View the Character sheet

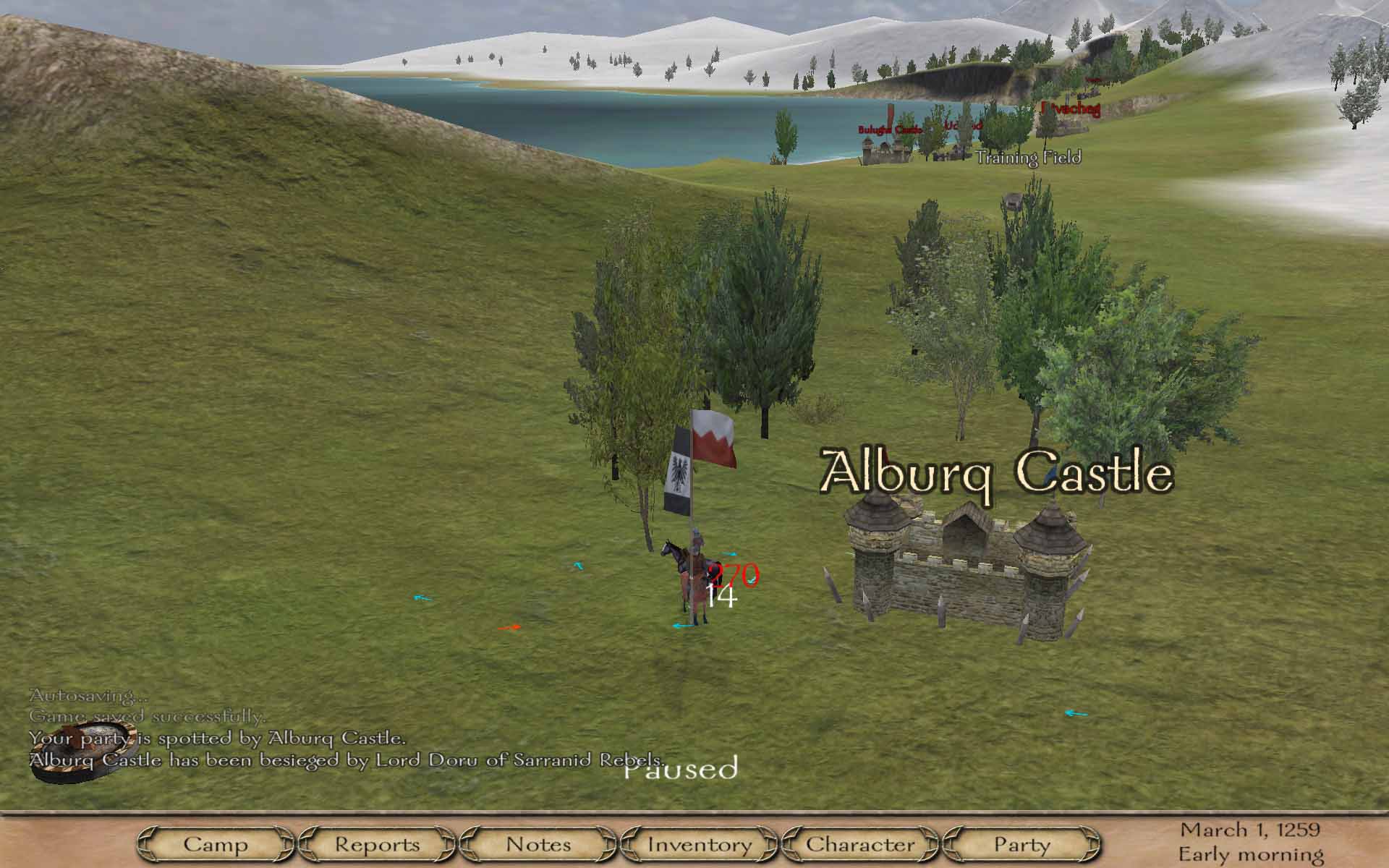860,844
